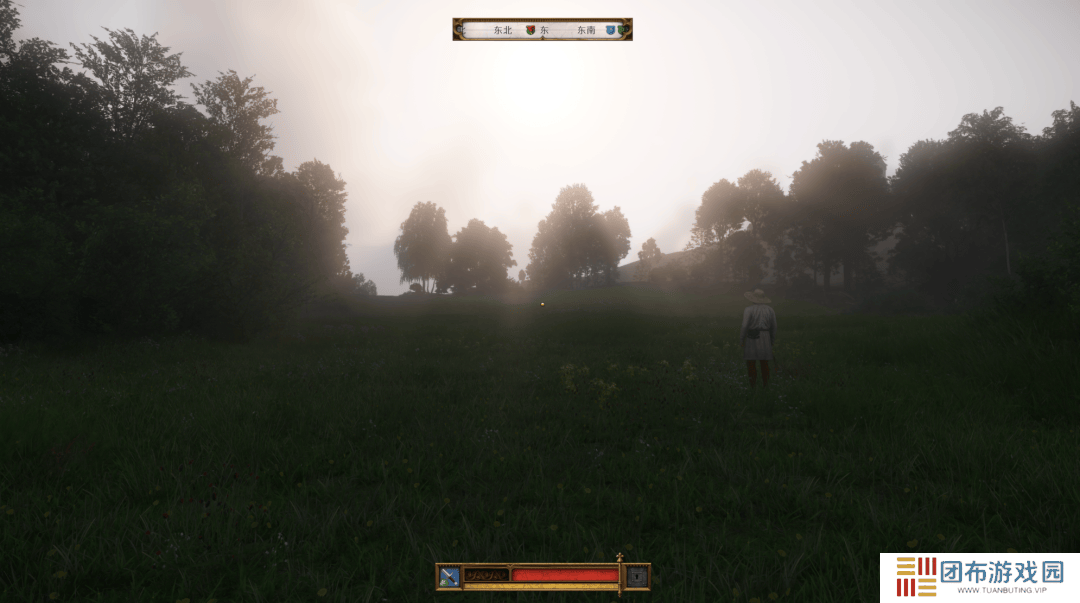Viewport: 1080px width, 603px height.
Task: Click the keyhole lock icon
Action: tap(637, 576)
